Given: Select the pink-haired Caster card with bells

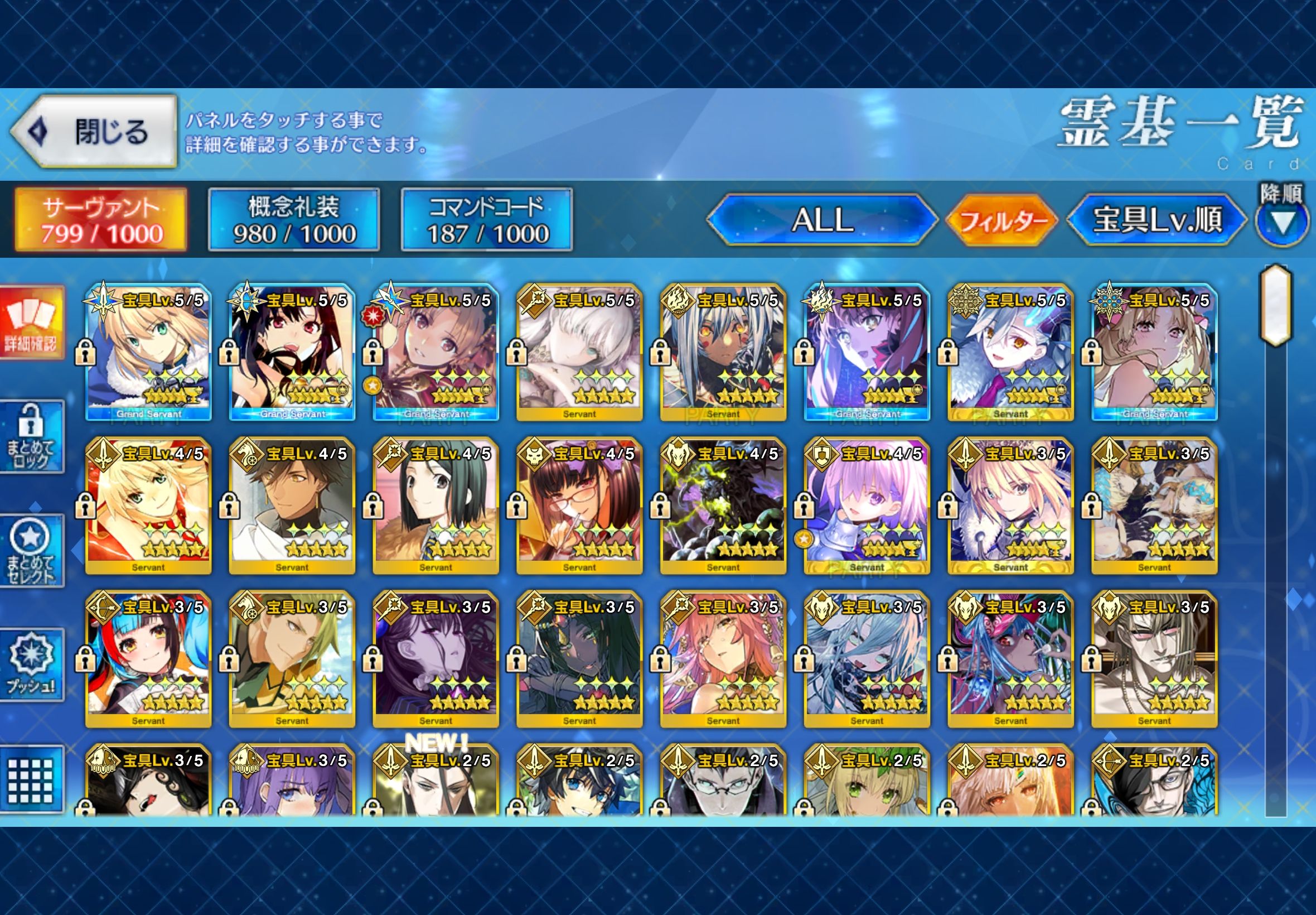Looking at the screenshot, I should click(x=723, y=659).
